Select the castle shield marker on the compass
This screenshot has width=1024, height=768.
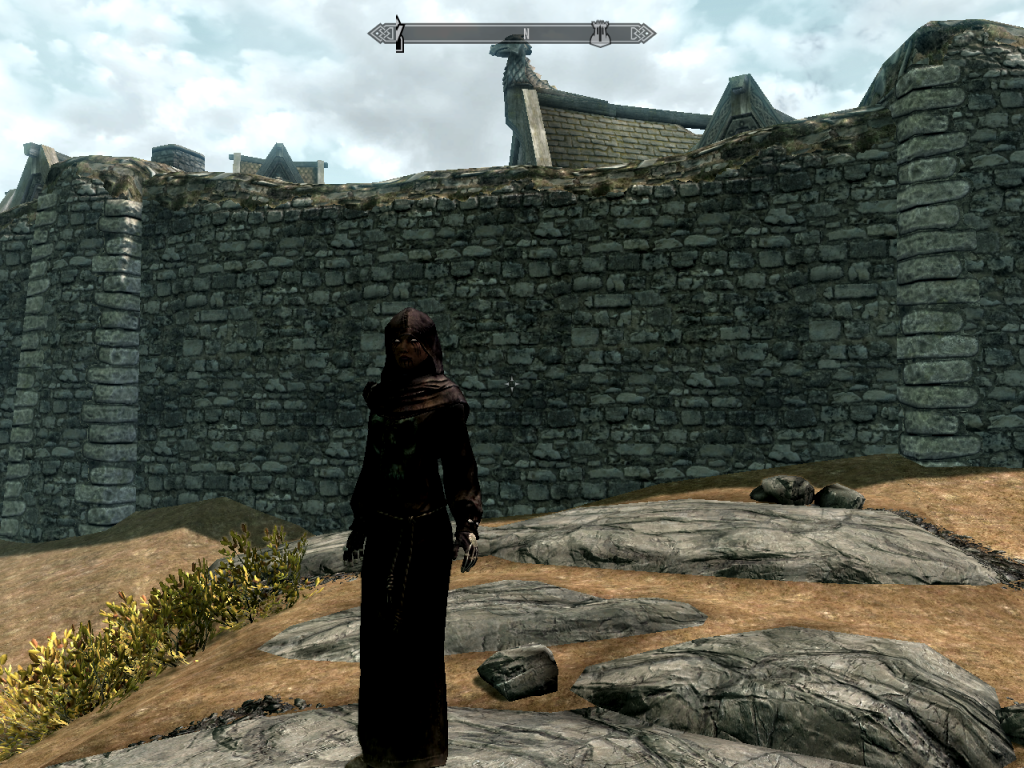click(x=600, y=33)
